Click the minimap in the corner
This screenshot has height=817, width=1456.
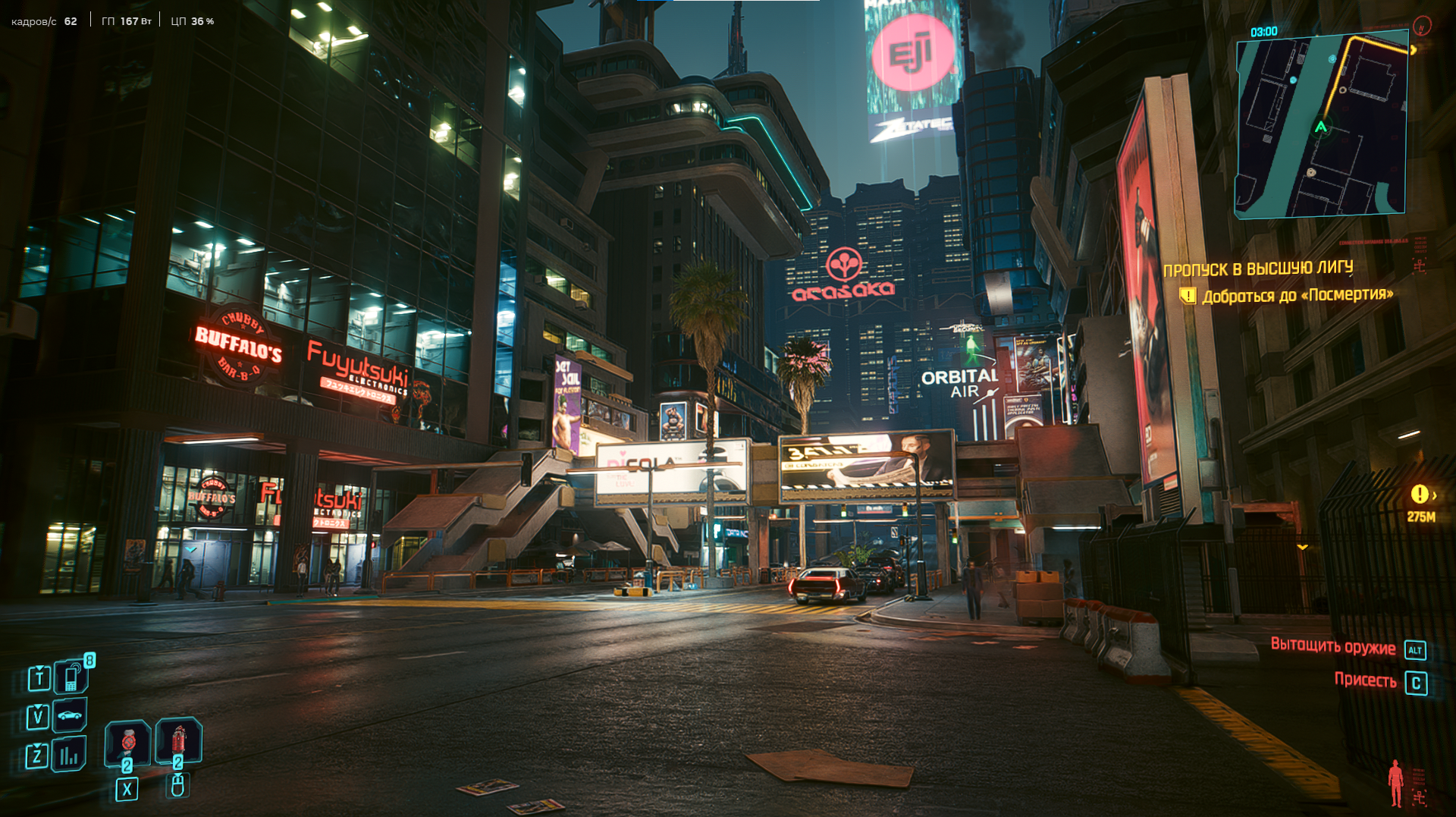tap(1321, 125)
